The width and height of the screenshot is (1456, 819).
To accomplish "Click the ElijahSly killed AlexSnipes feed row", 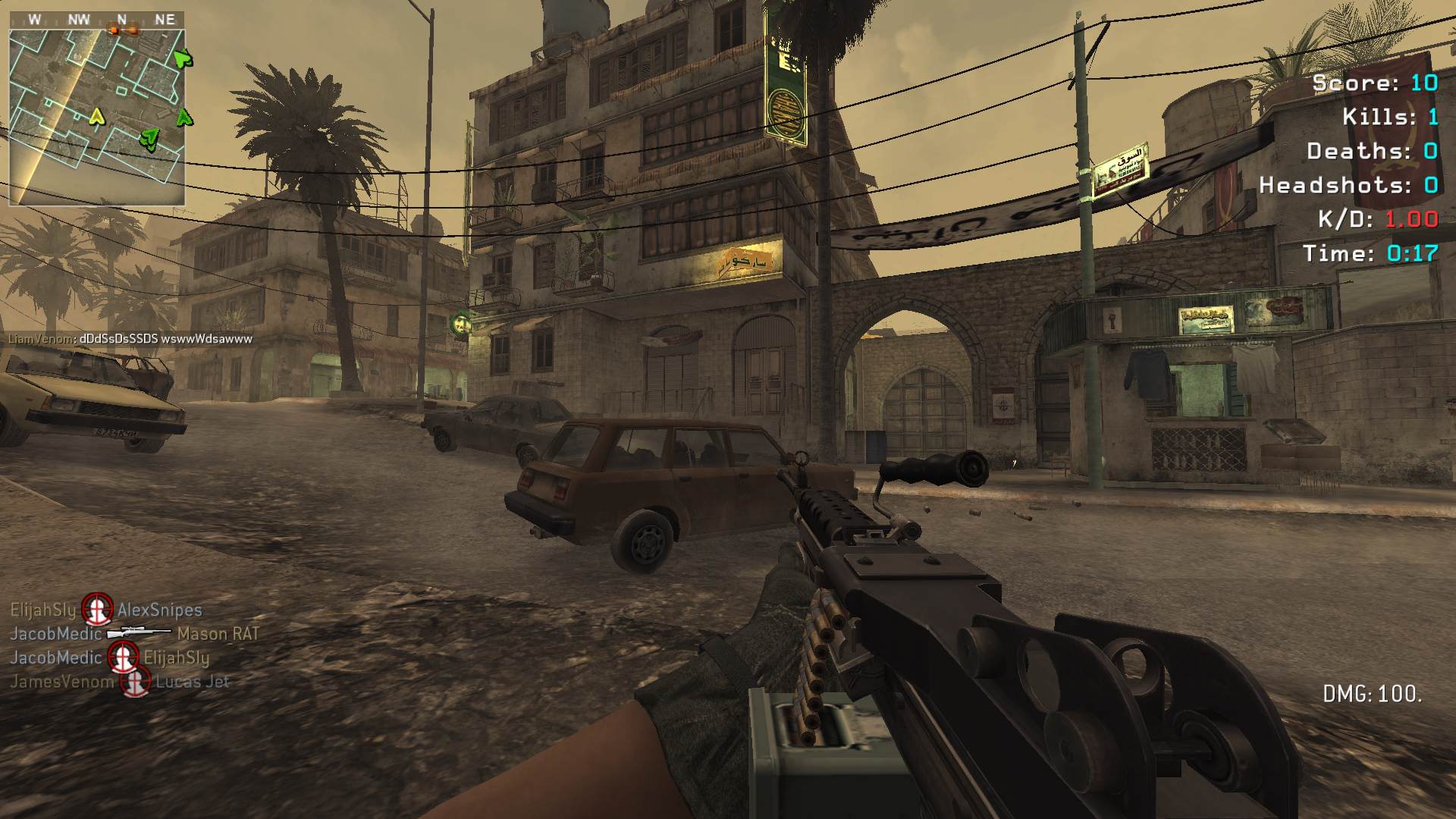I will coord(106,610).
